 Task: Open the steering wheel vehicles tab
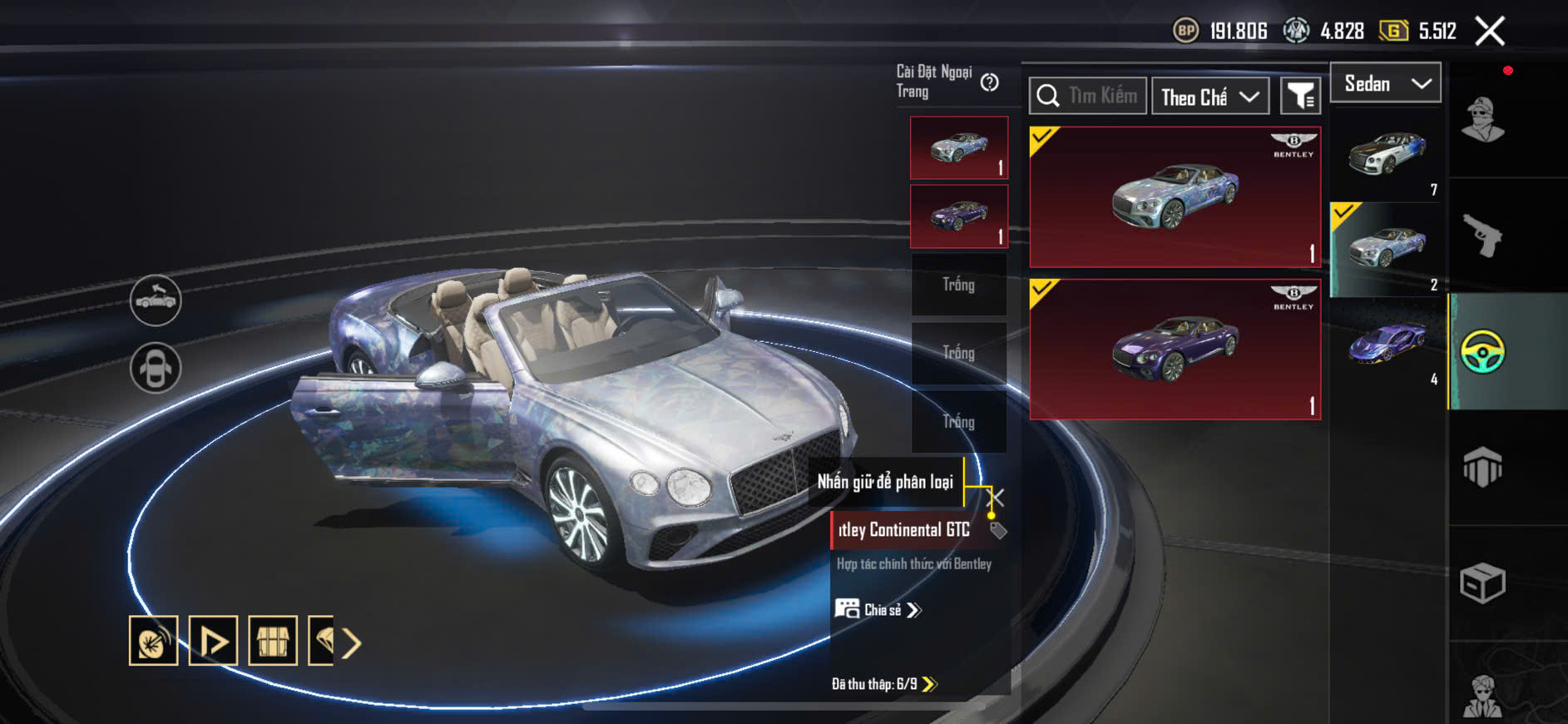click(1483, 351)
